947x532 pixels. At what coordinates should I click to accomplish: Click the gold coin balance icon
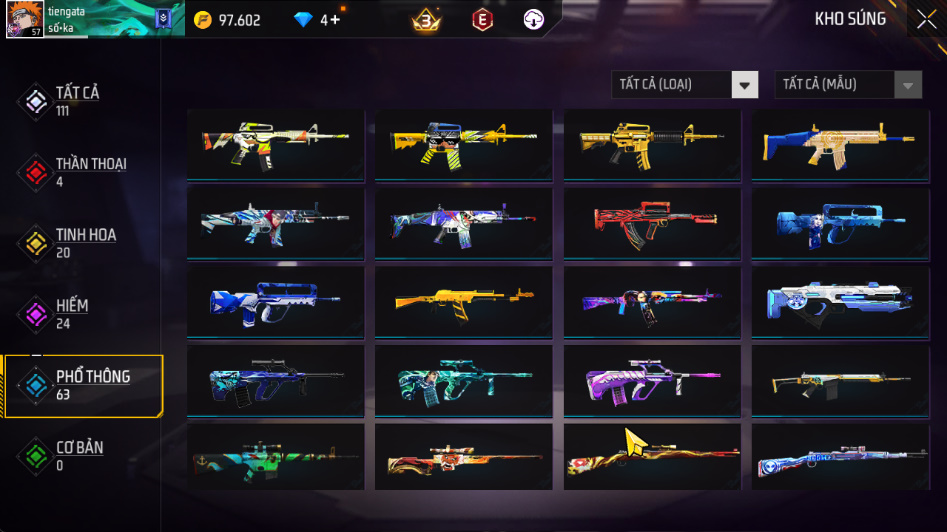[203, 20]
